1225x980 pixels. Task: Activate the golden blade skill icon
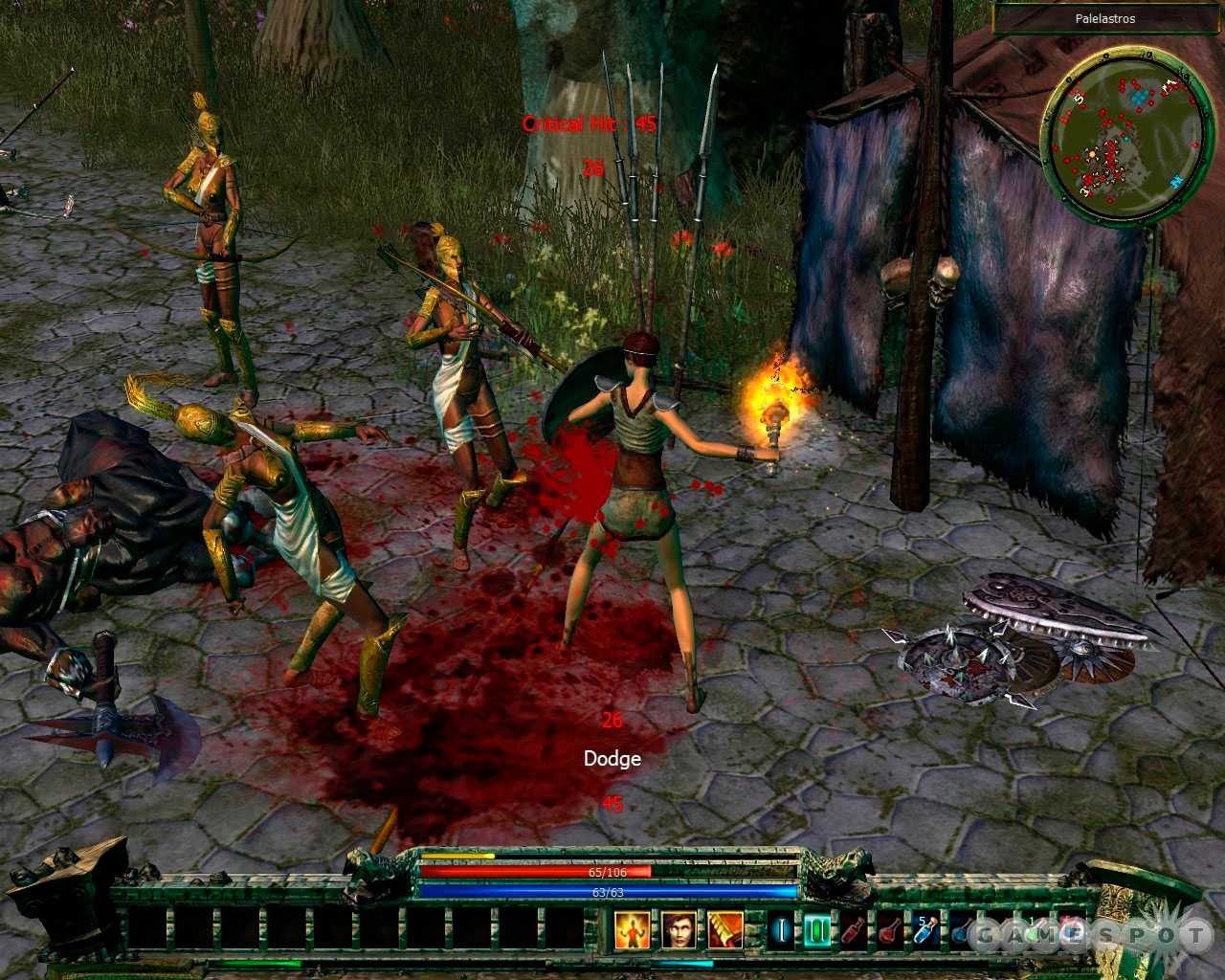coord(724,929)
